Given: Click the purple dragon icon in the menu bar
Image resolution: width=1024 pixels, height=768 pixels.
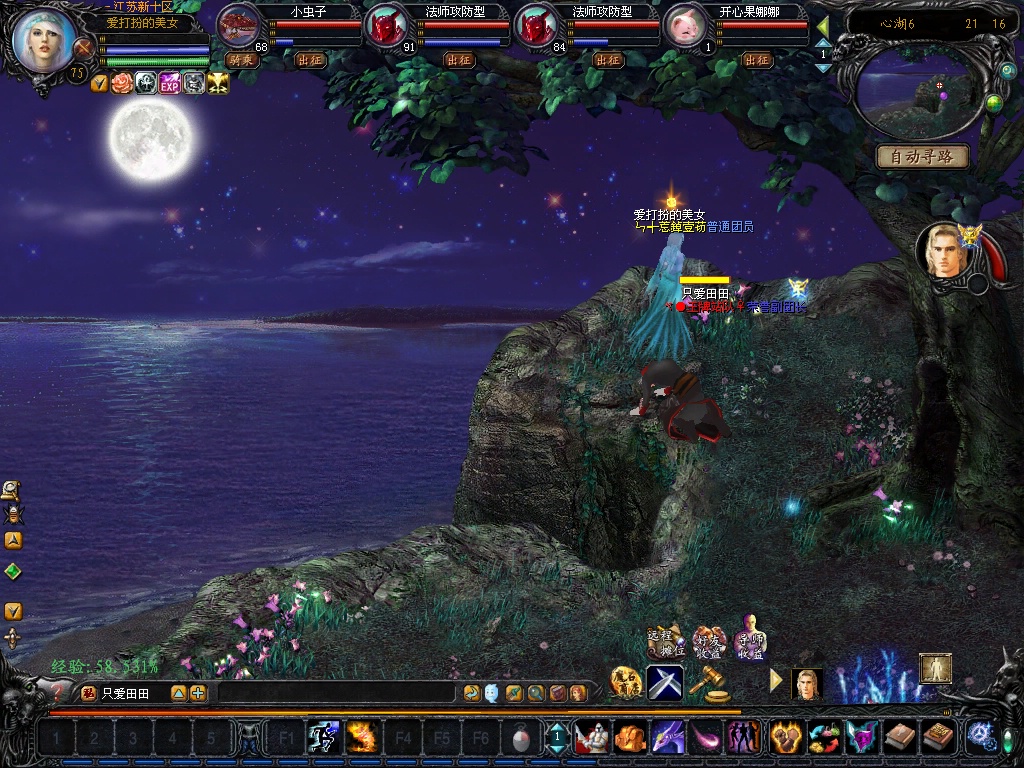Looking at the screenshot, I should (667, 738).
